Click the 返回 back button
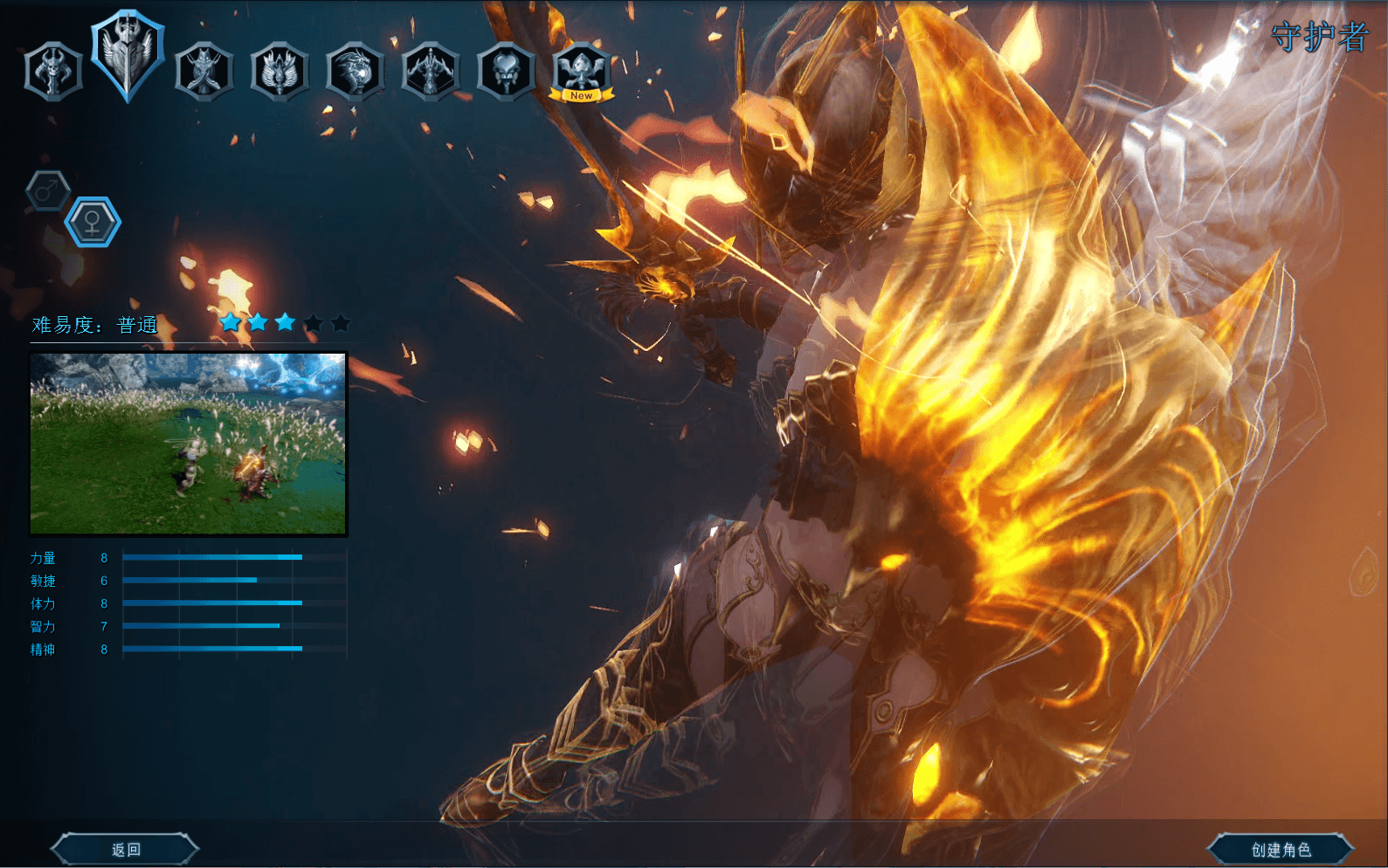 click(x=125, y=847)
